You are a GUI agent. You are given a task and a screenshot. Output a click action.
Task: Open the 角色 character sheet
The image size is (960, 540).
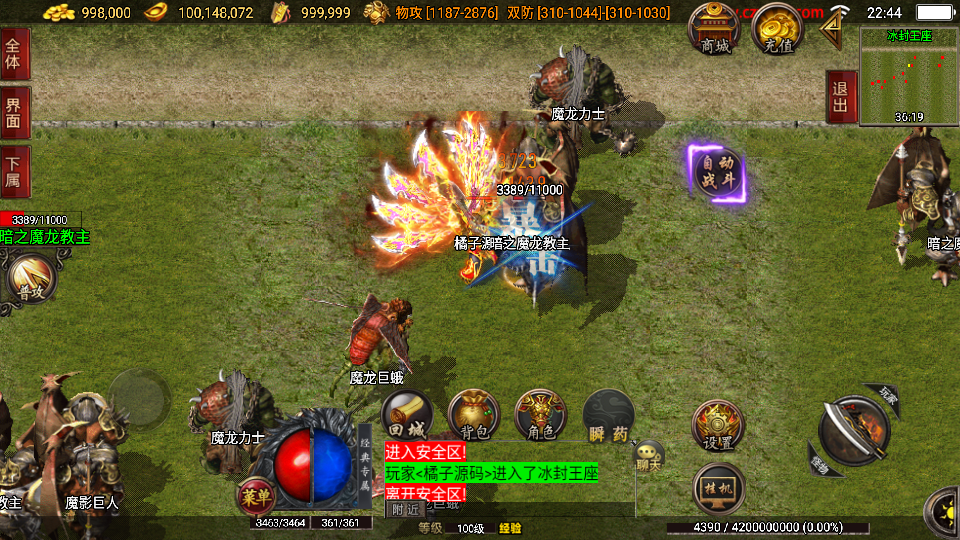click(540, 415)
